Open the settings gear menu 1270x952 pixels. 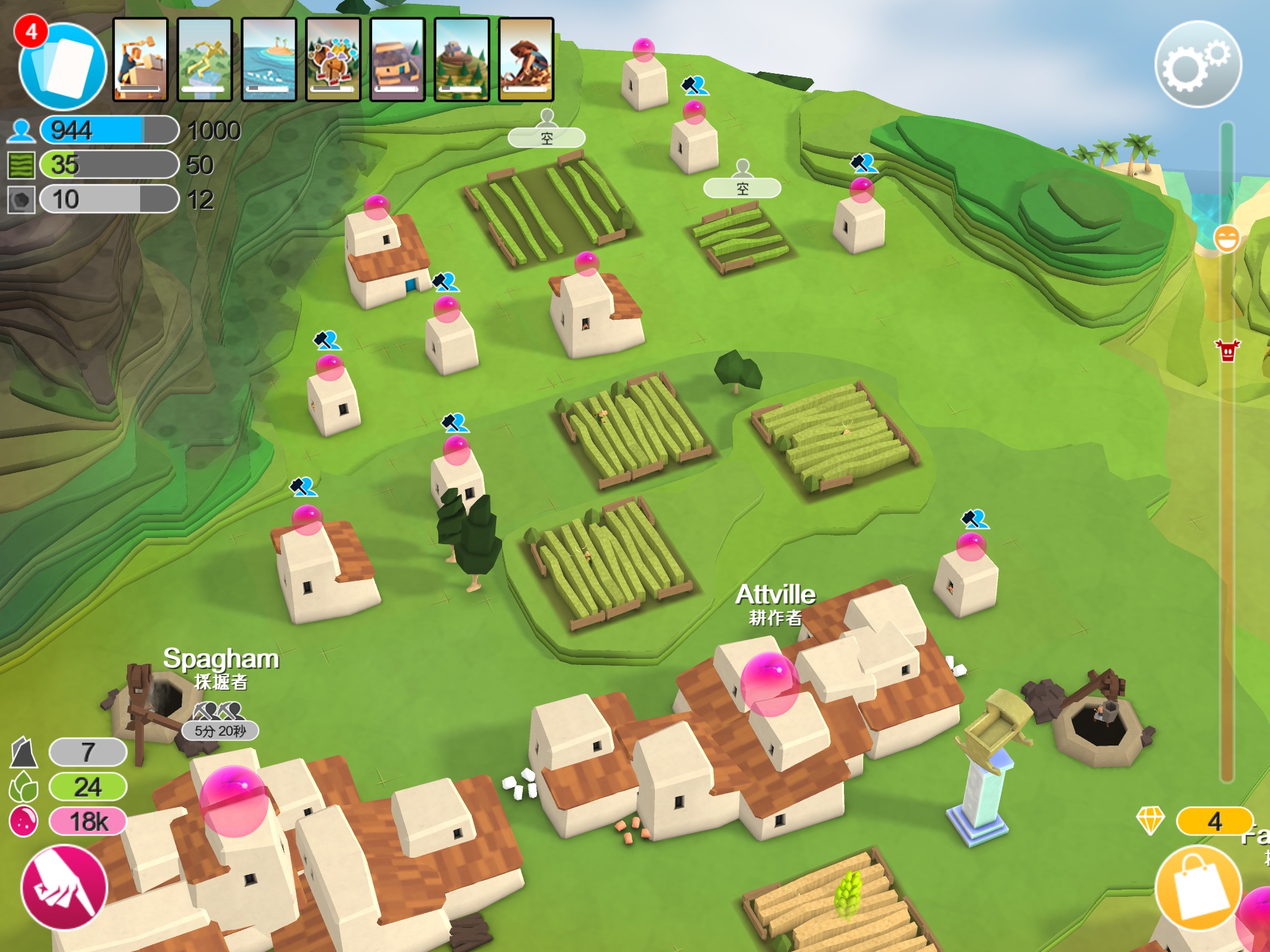pyautogui.click(x=1197, y=64)
